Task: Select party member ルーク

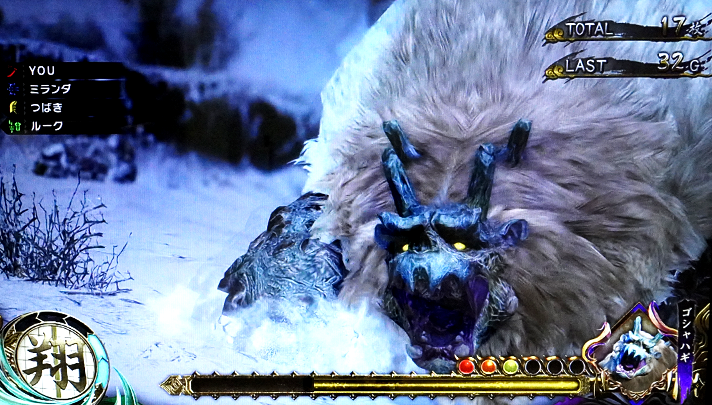Action: [x=46, y=126]
